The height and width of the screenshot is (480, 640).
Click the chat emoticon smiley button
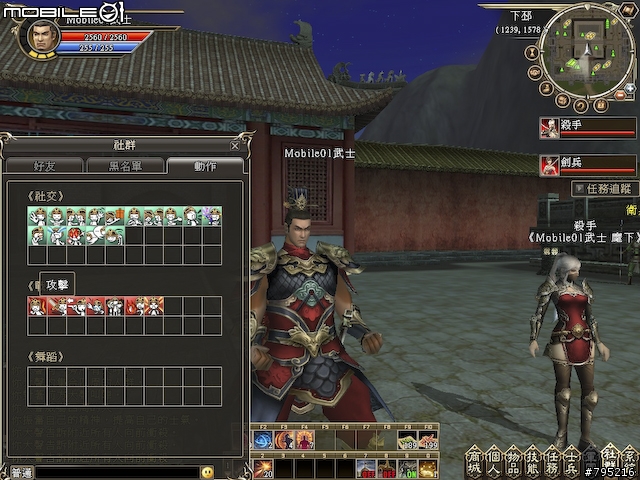[207, 472]
